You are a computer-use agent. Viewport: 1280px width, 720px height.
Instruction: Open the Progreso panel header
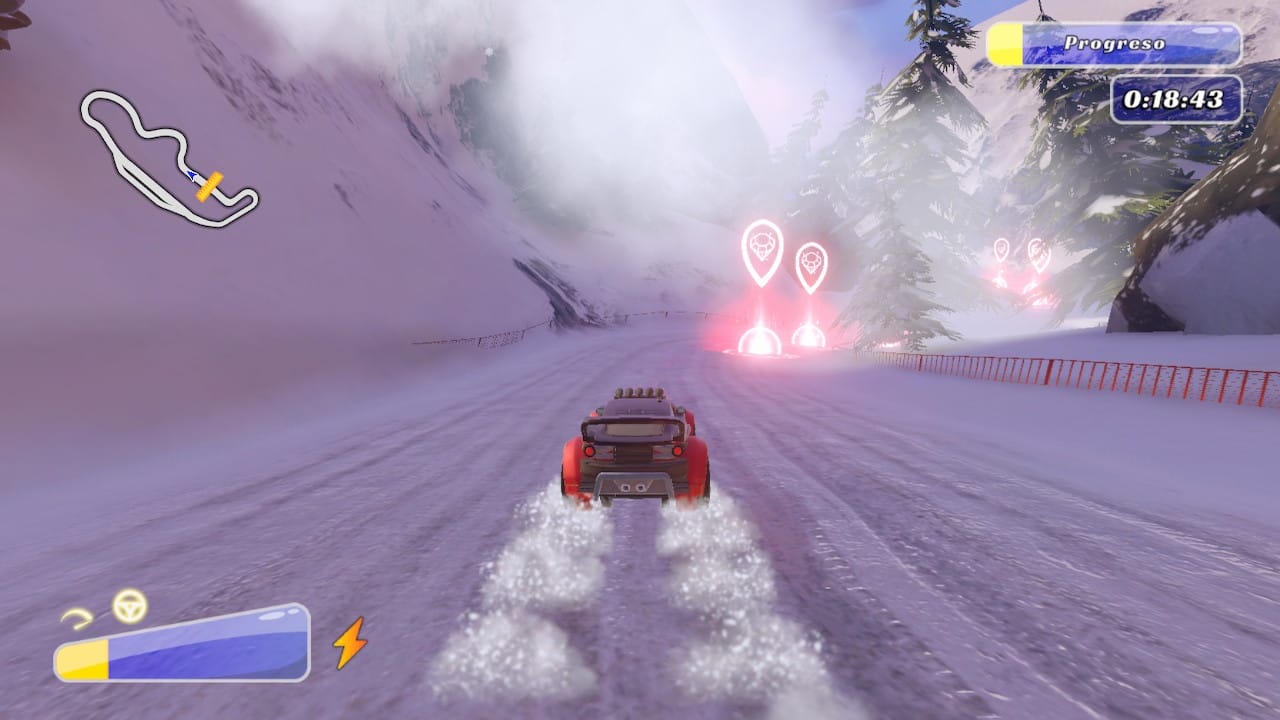pos(1113,43)
